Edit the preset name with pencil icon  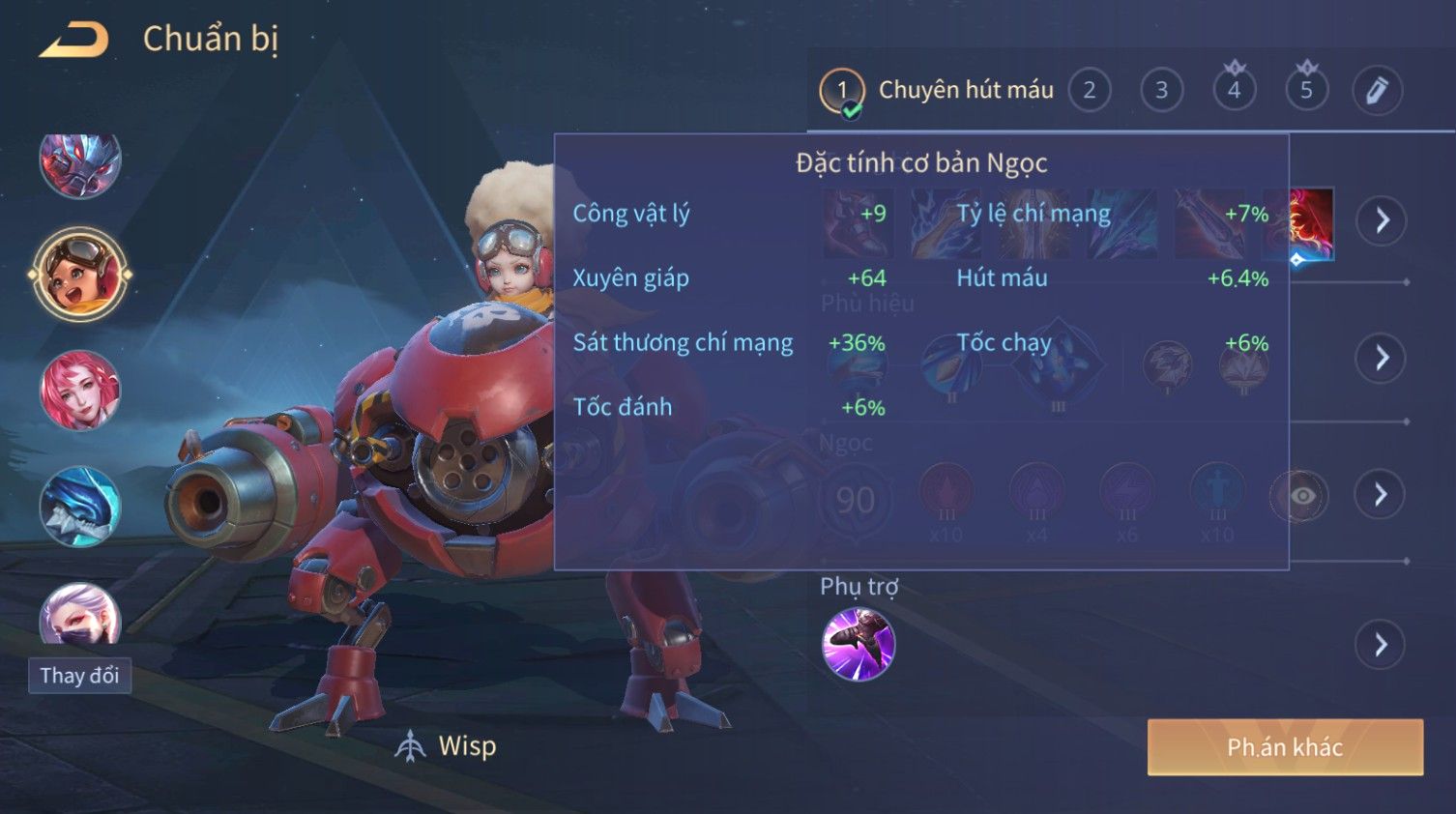point(1377,91)
